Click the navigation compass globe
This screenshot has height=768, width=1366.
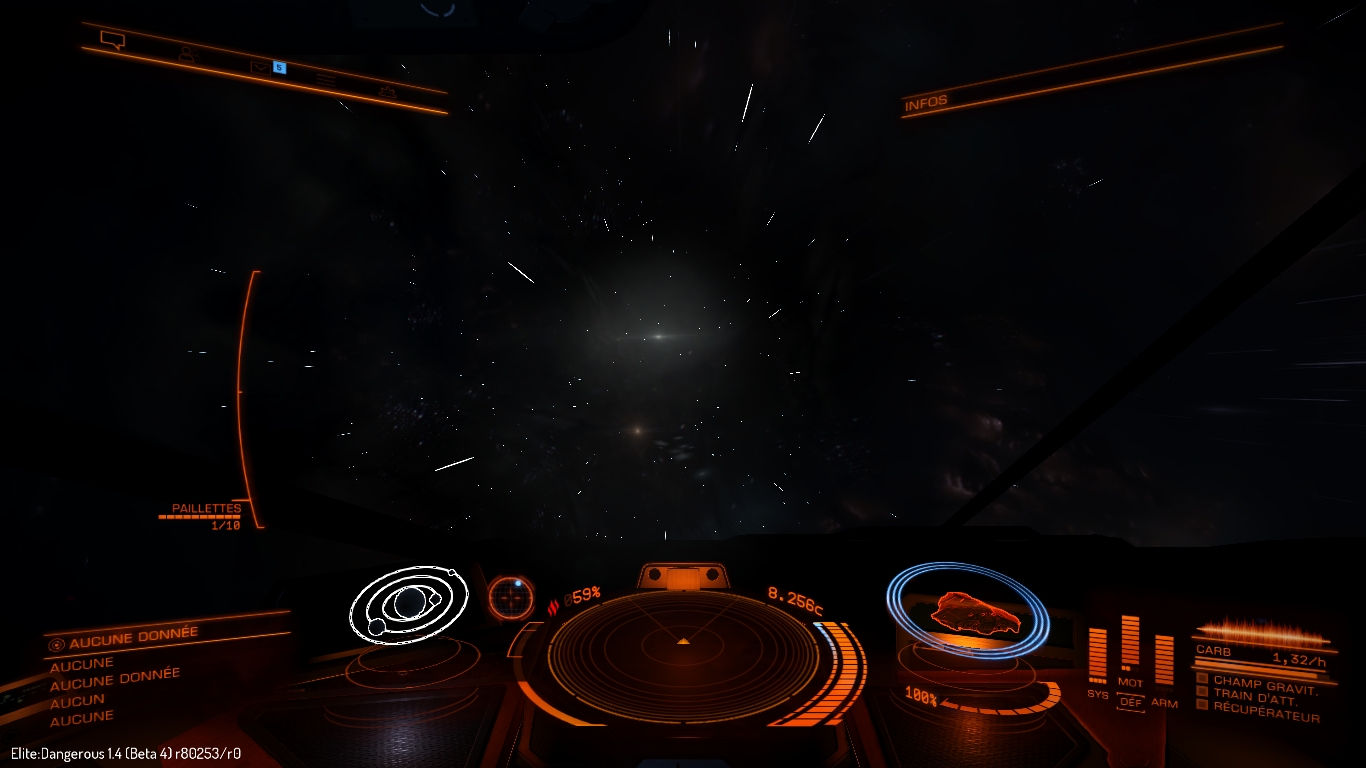click(511, 597)
